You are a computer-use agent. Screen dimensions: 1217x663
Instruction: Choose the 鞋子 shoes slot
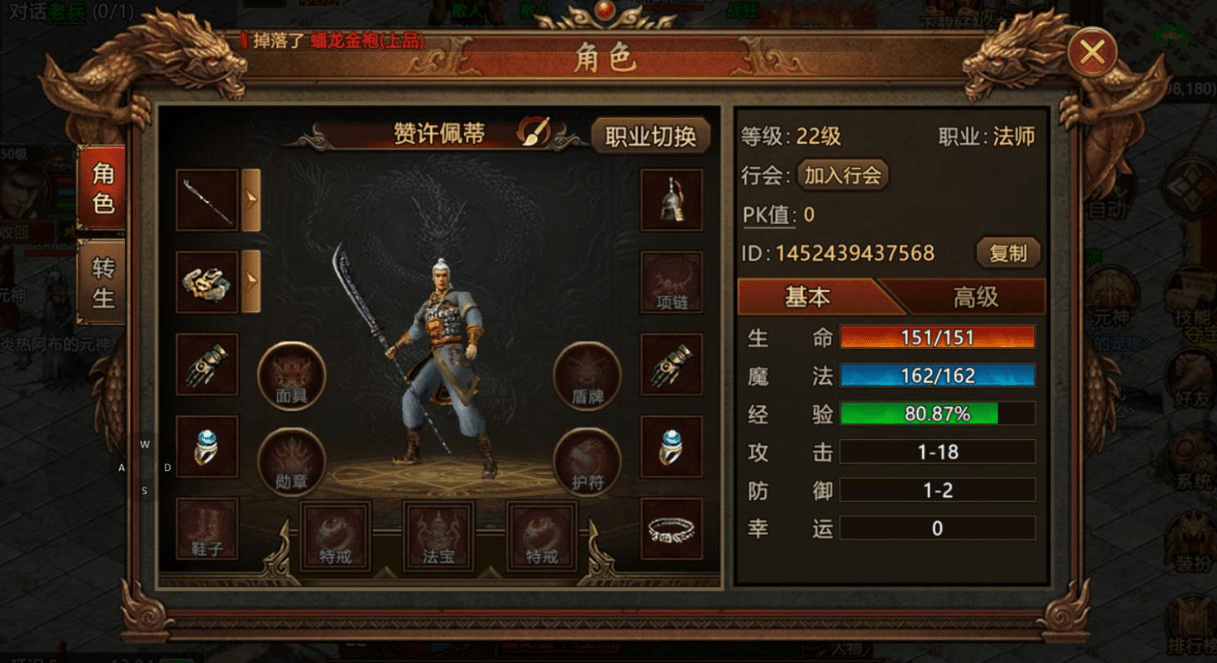pyautogui.click(x=207, y=529)
